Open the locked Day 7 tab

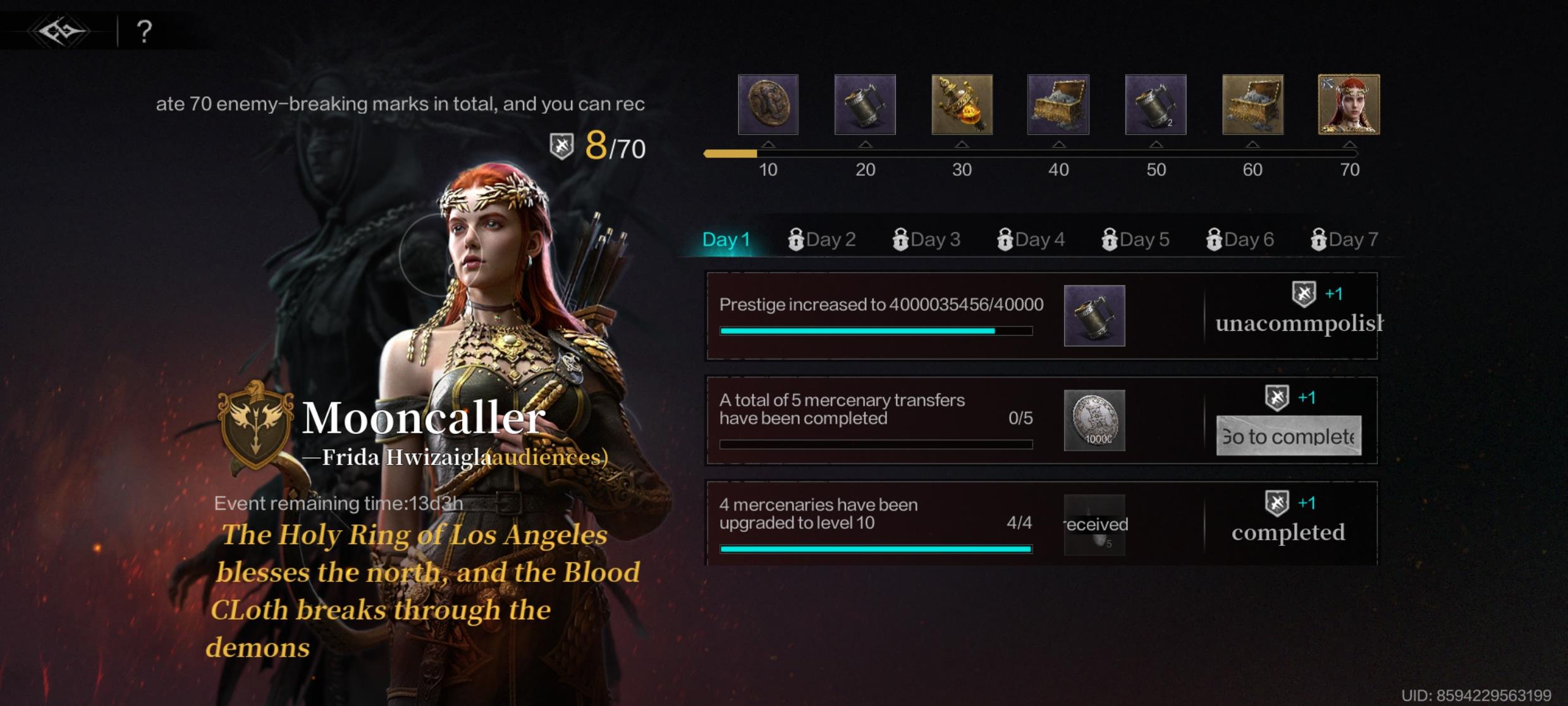(1344, 240)
